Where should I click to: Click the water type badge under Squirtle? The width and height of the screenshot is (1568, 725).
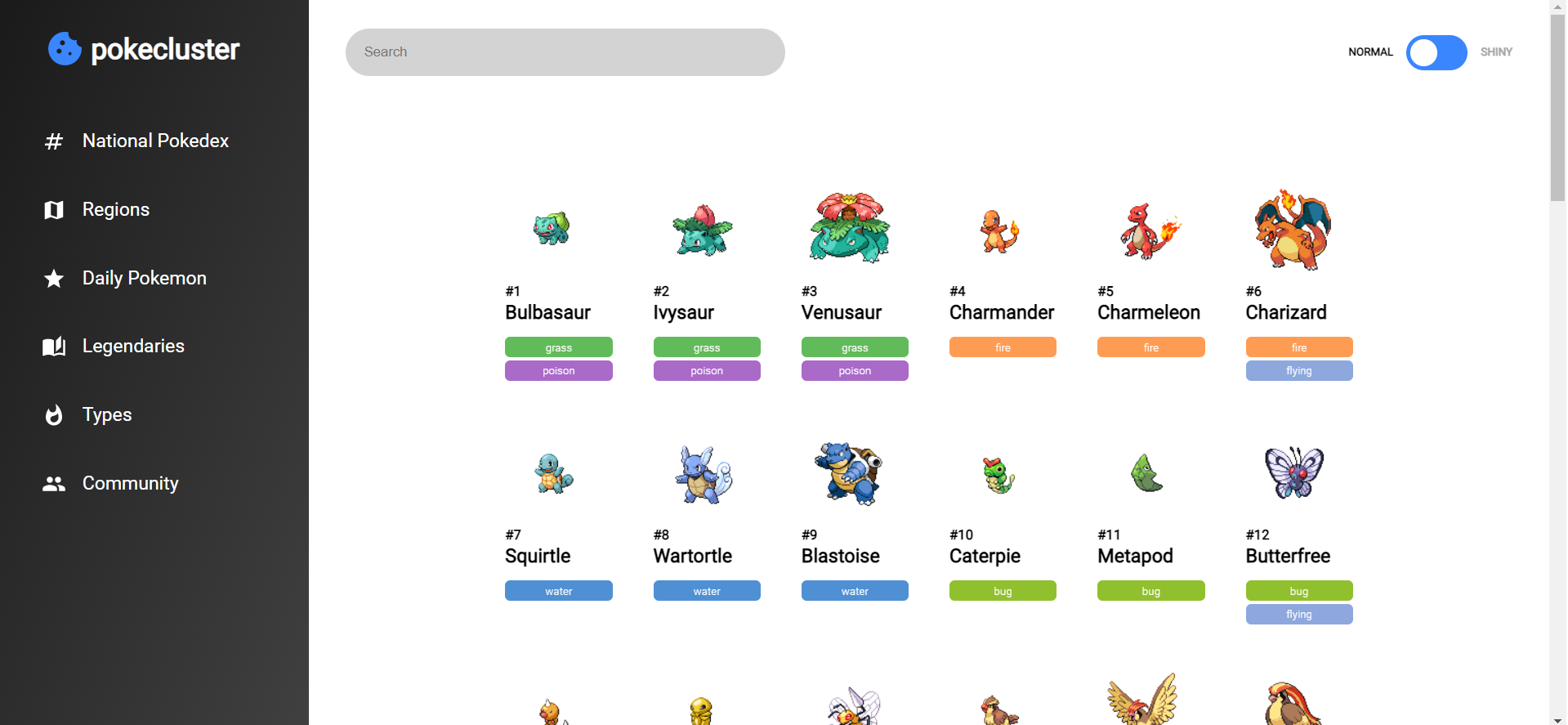[558, 590]
